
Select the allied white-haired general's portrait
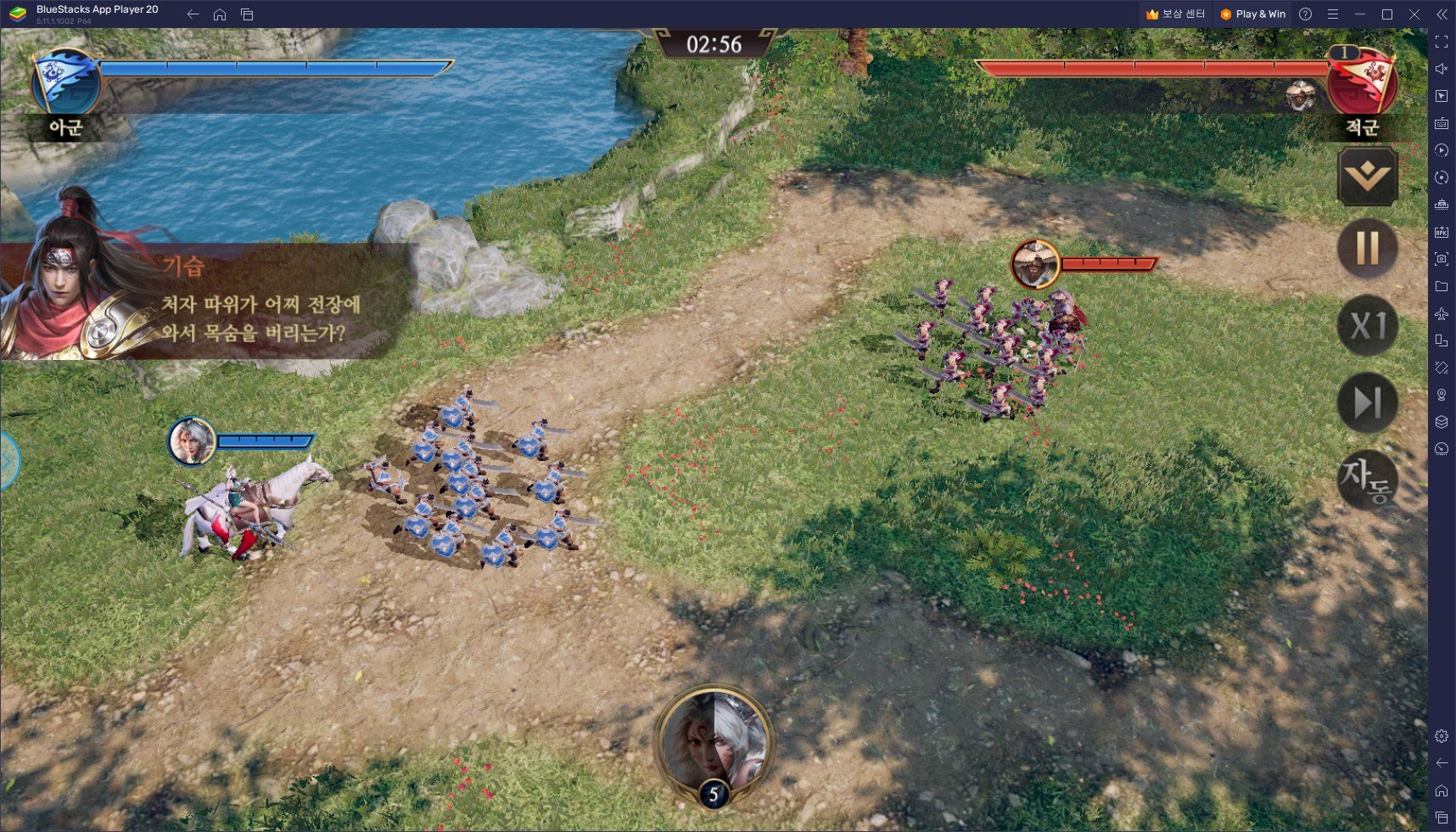(192, 441)
